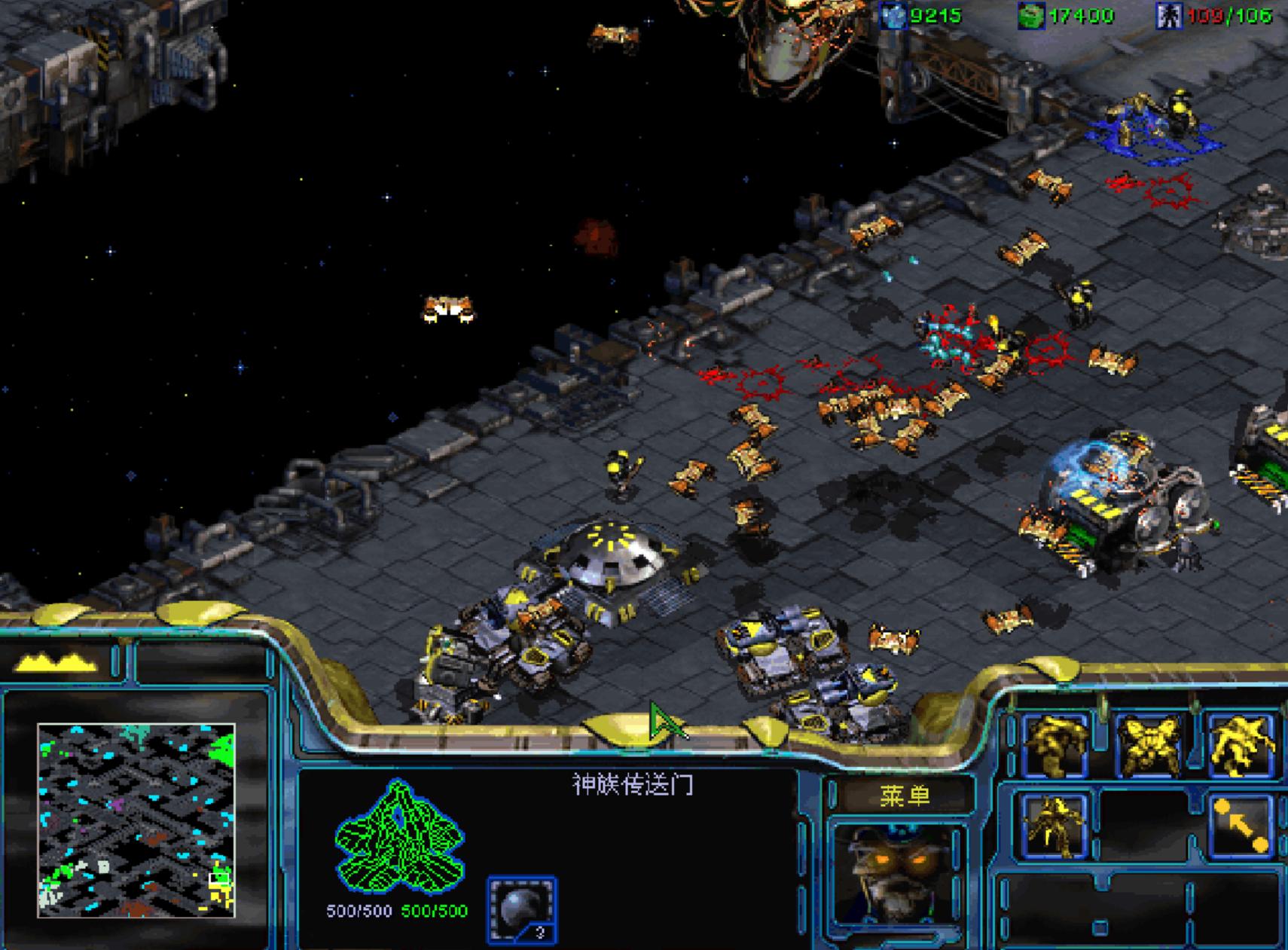
Task: Build a Dark Templar at the gateway
Action: [1055, 826]
